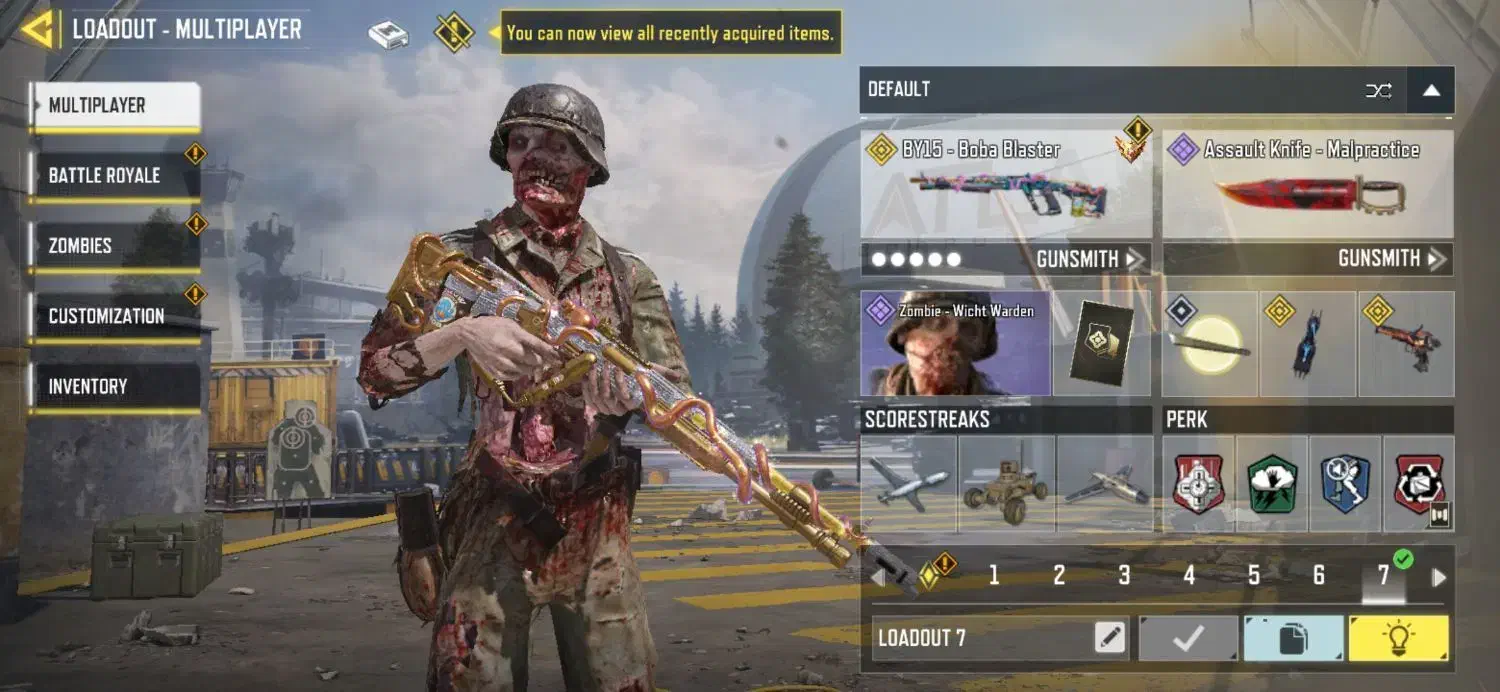The width and height of the screenshot is (1500, 692).
Task: Copy loadout using the blue button
Action: [x=1293, y=638]
